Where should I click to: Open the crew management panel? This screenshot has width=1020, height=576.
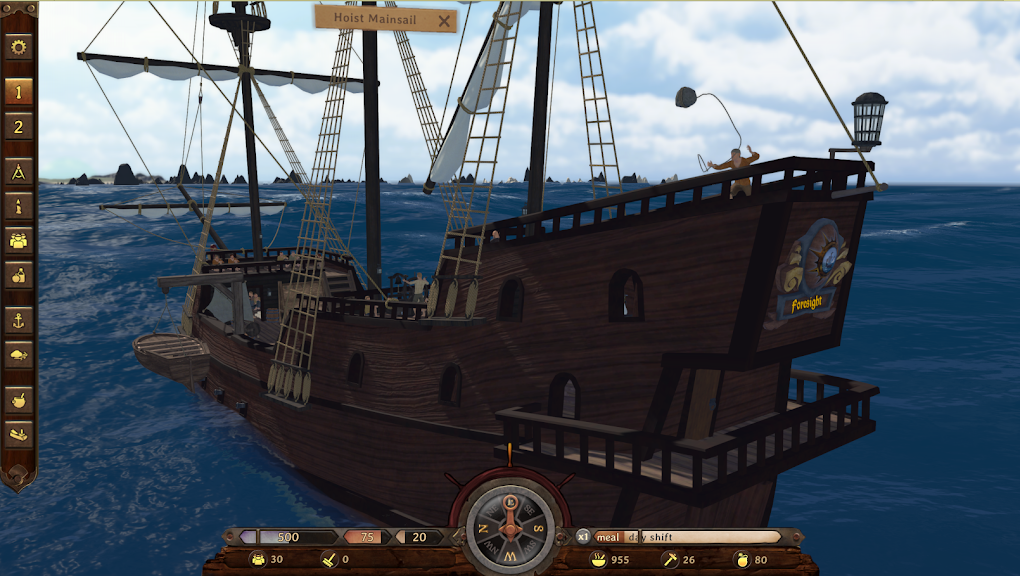coord(19,240)
